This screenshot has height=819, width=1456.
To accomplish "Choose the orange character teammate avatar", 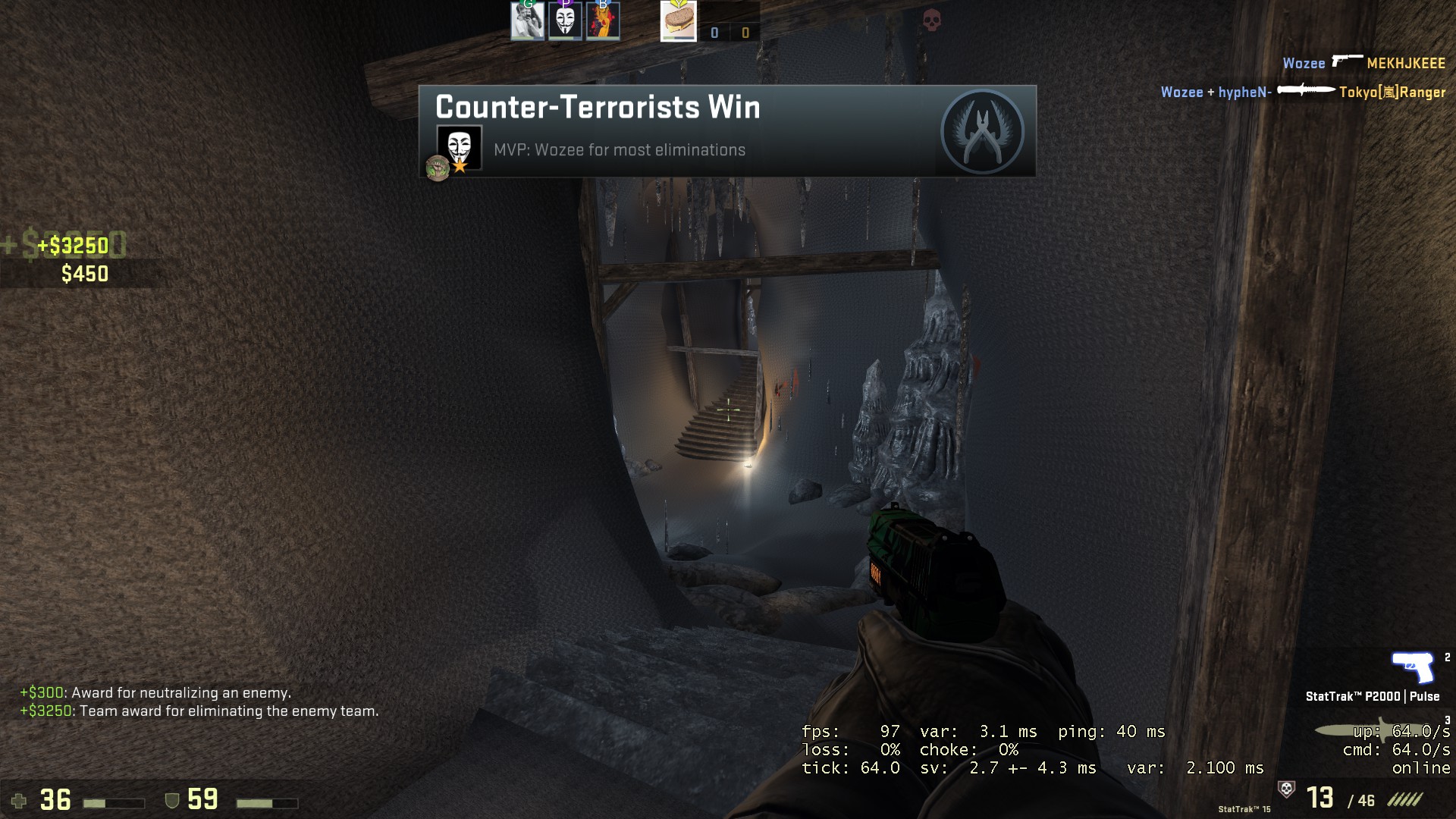I will pyautogui.click(x=603, y=21).
